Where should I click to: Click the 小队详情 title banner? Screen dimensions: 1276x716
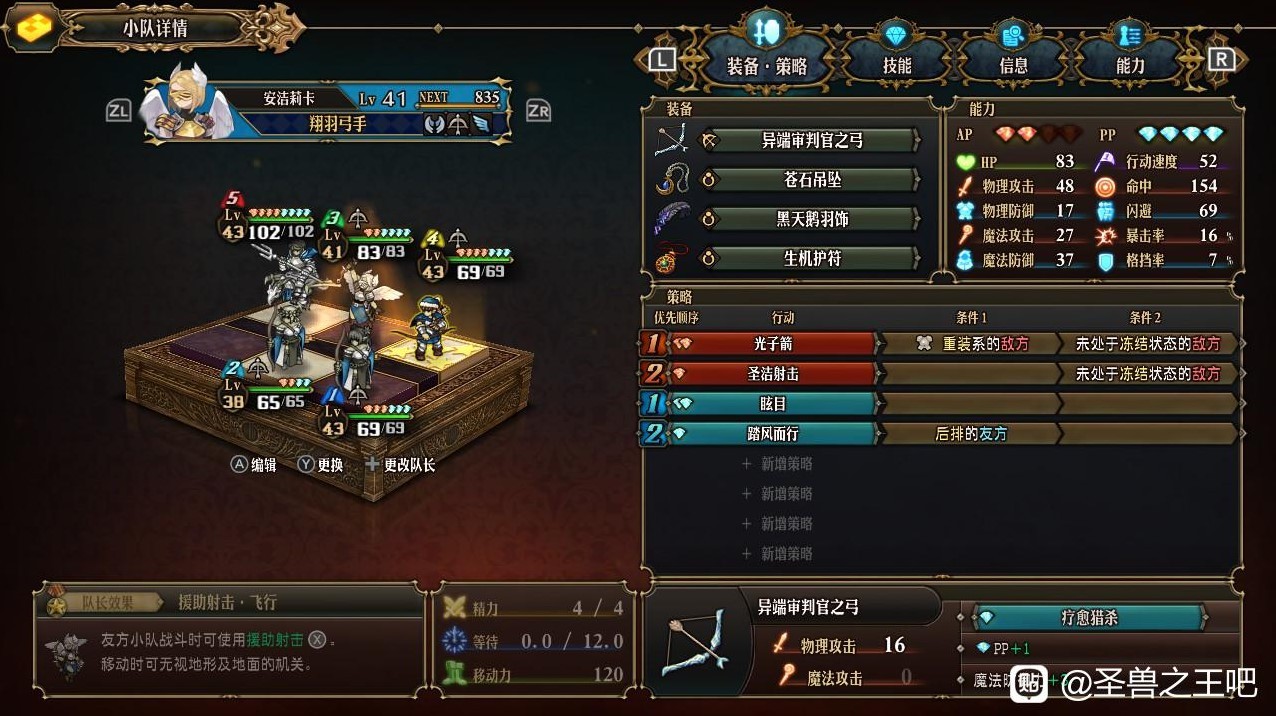tap(155, 28)
